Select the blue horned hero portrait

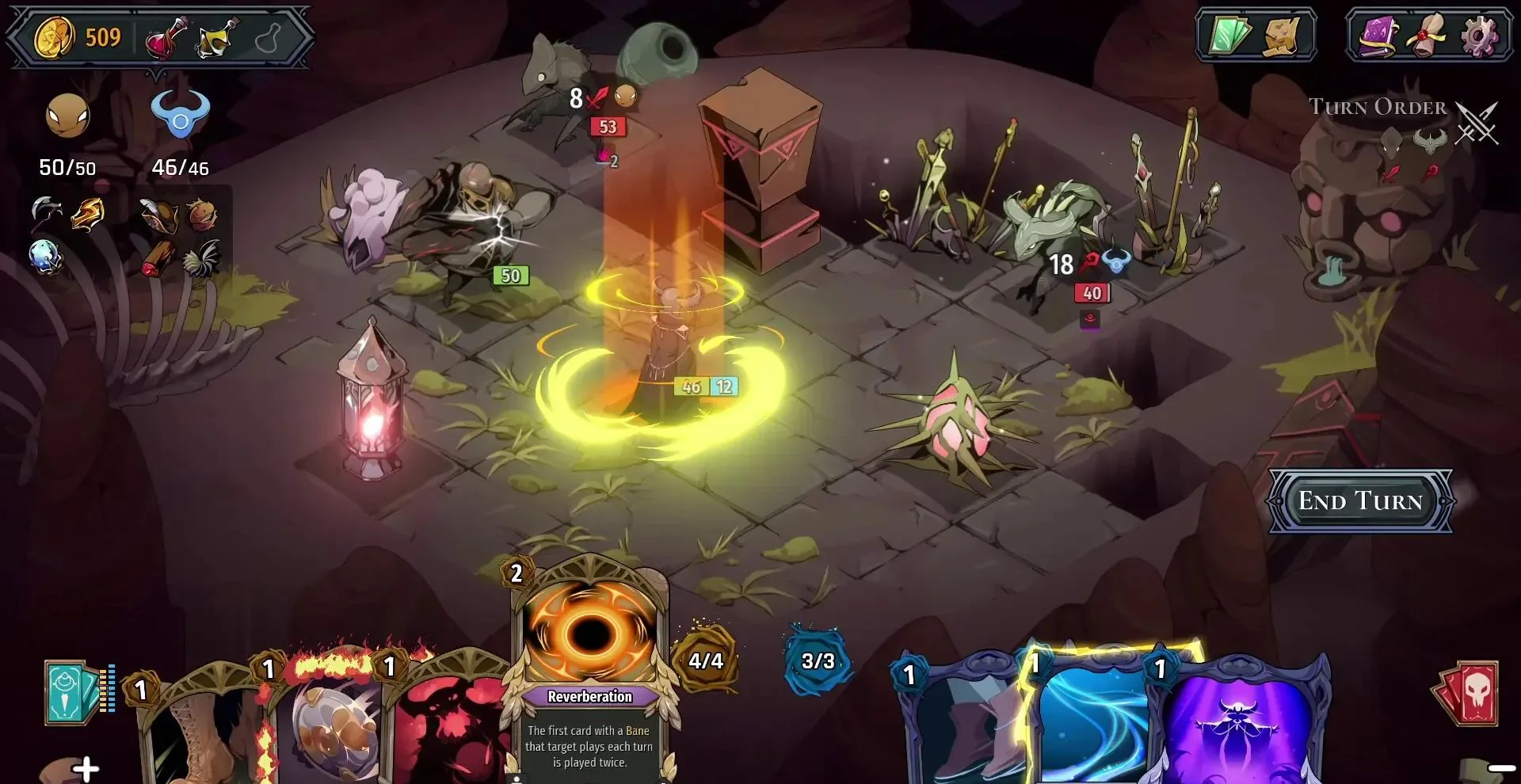pos(181,116)
